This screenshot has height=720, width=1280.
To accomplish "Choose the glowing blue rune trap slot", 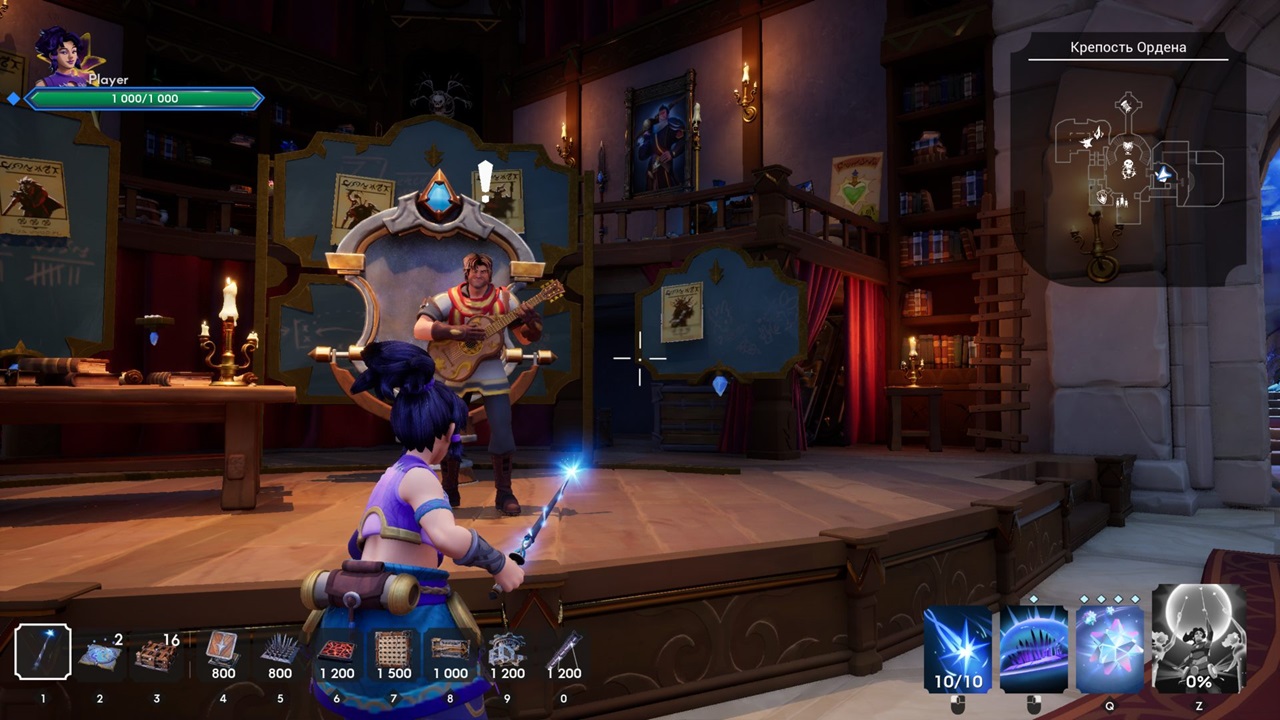I will [100, 654].
